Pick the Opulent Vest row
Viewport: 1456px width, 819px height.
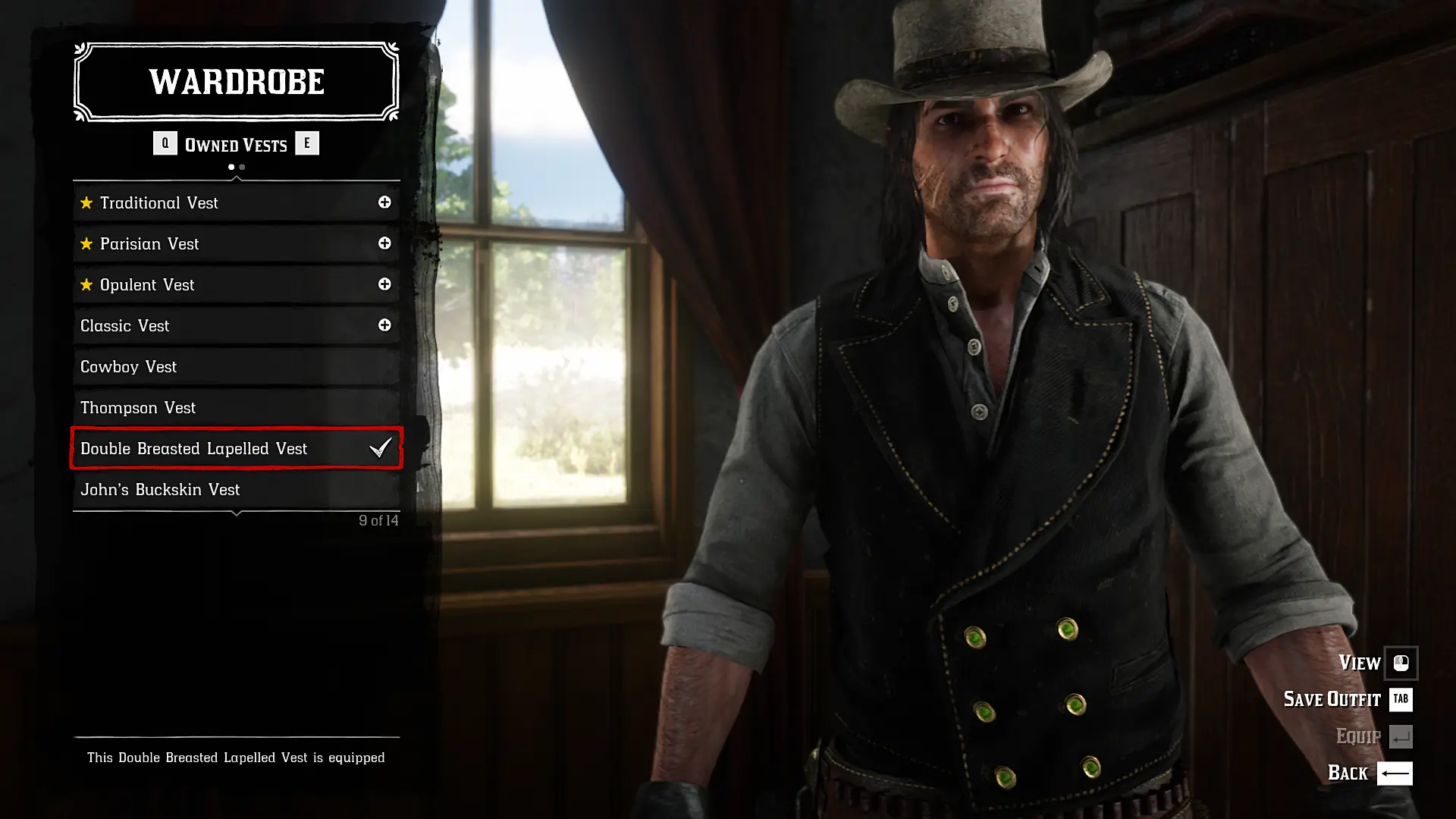coord(227,284)
